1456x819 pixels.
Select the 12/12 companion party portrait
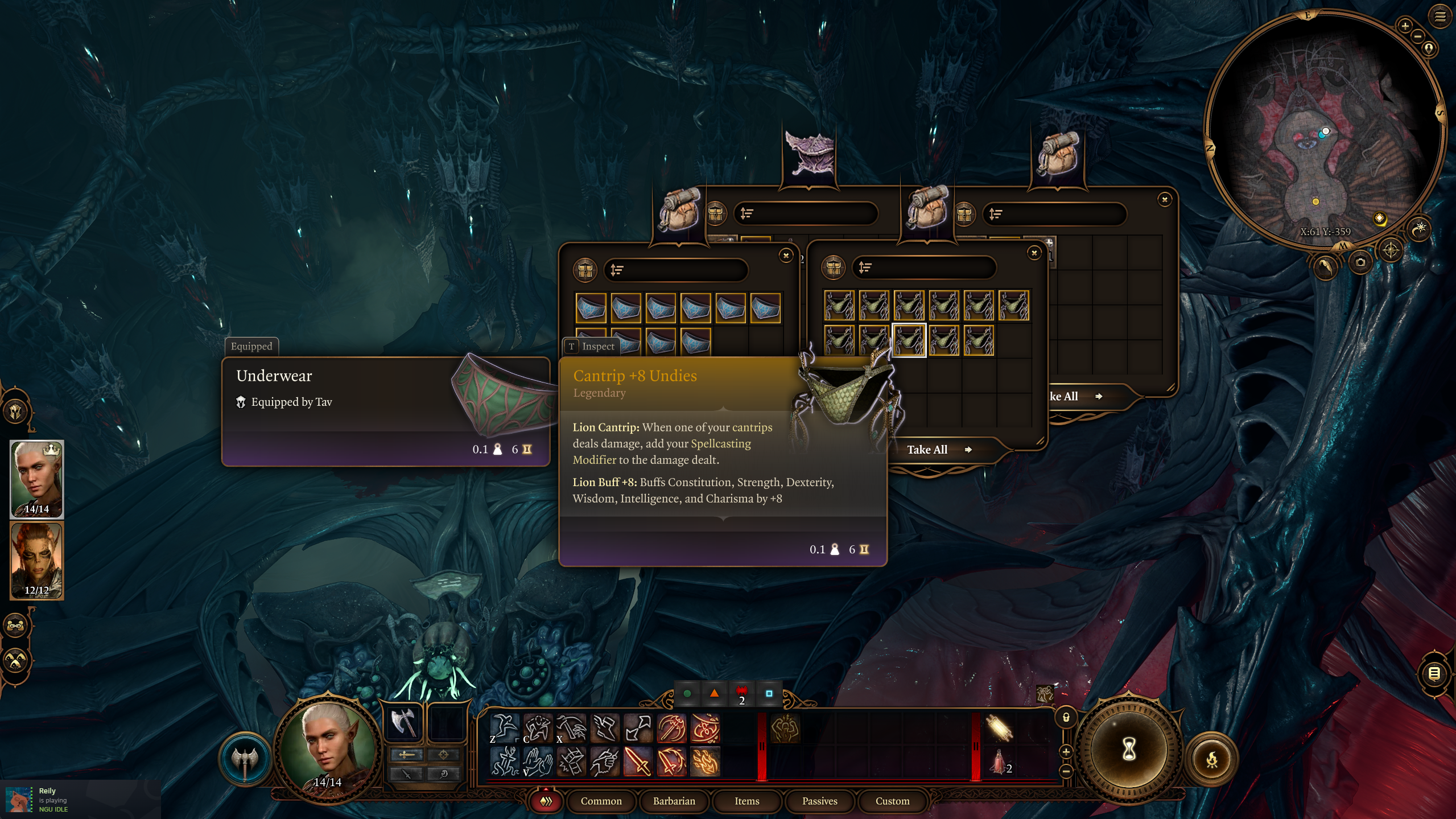37,560
